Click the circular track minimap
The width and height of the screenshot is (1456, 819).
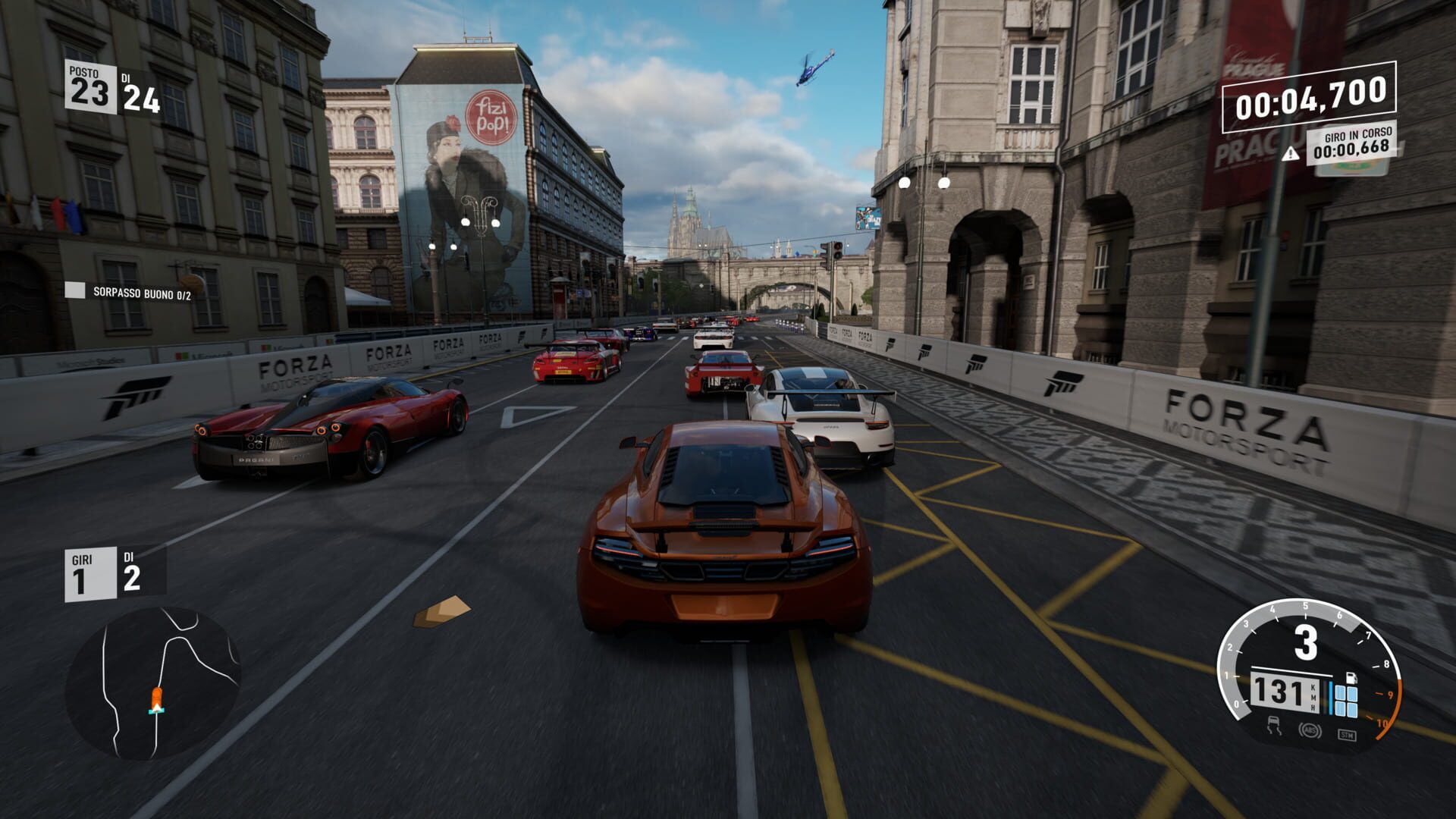(x=153, y=682)
